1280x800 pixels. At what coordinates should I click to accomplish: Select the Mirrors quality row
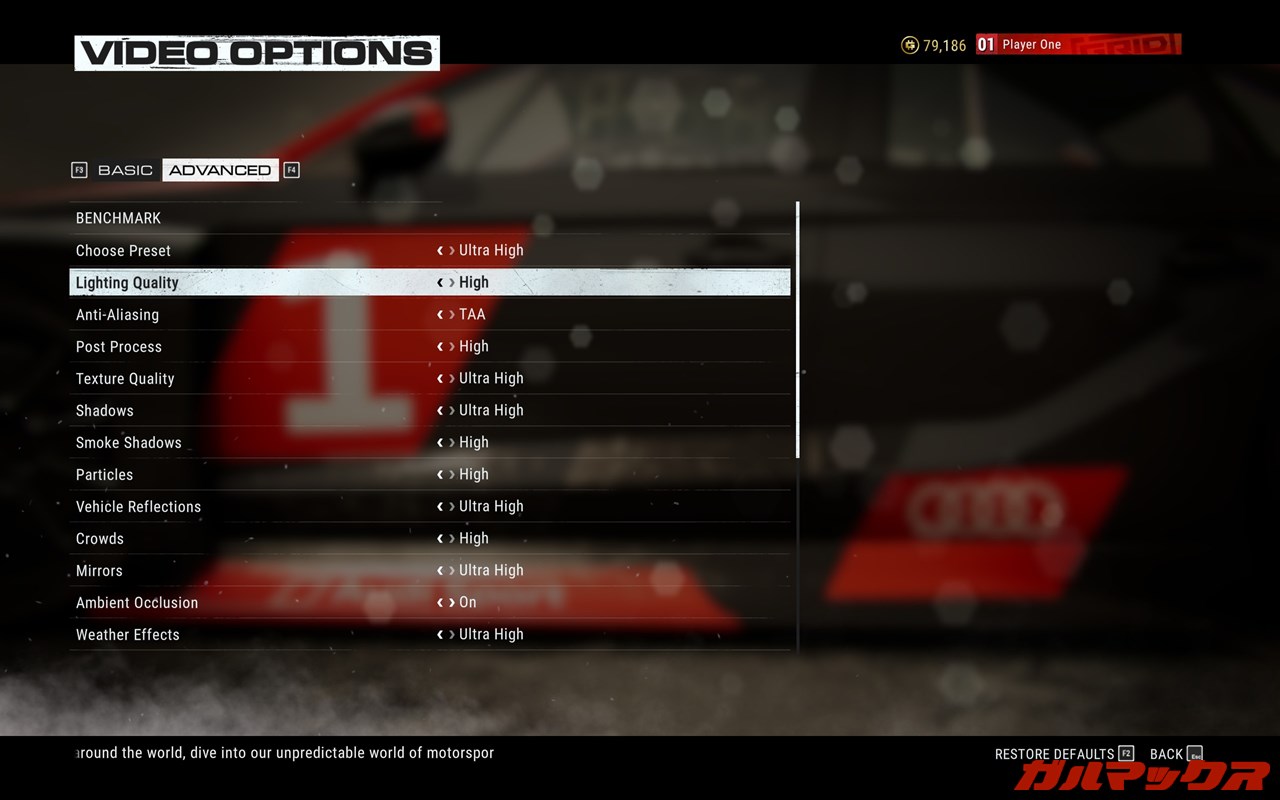pyautogui.click(x=99, y=570)
